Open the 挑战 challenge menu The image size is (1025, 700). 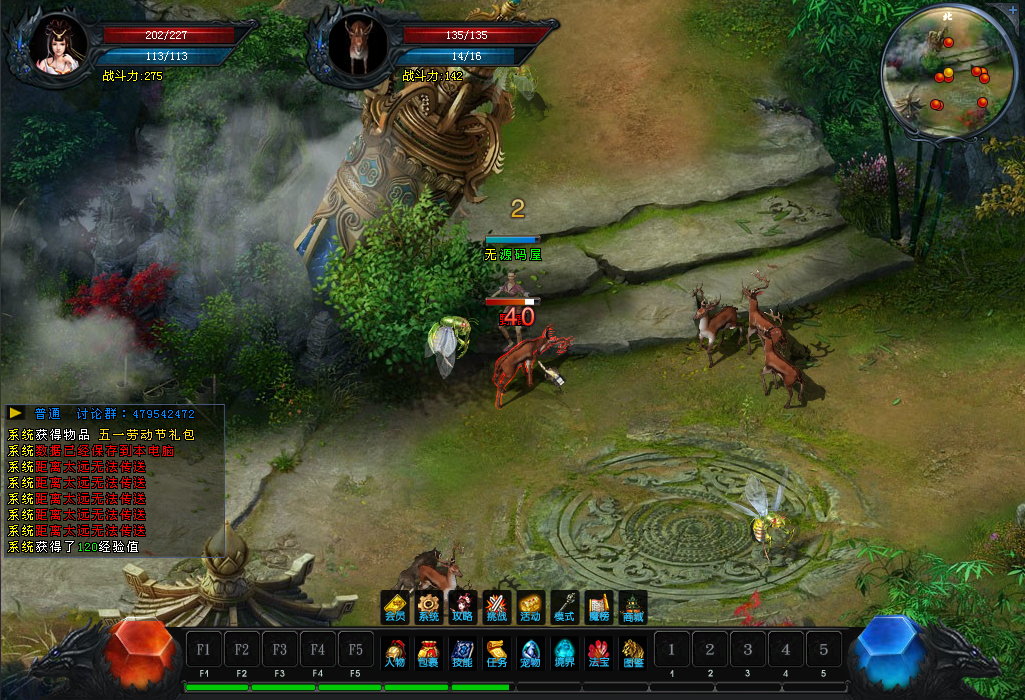coord(497,607)
